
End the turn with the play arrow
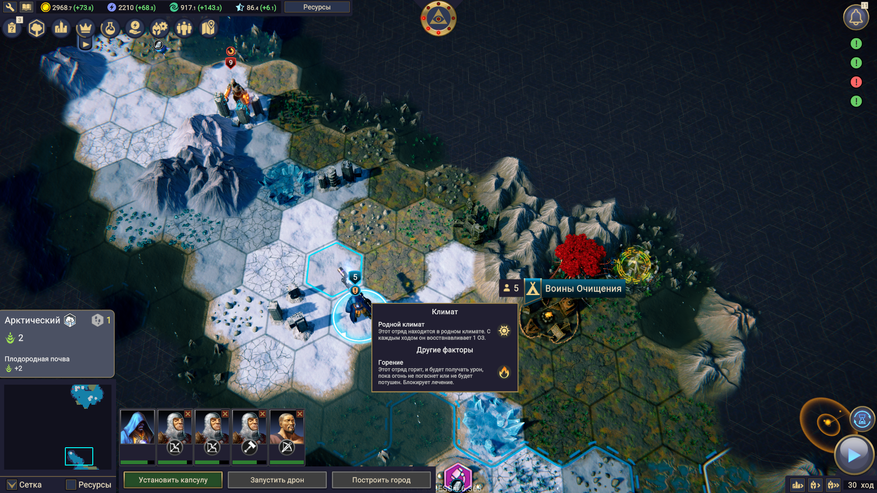click(x=853, y=455)
